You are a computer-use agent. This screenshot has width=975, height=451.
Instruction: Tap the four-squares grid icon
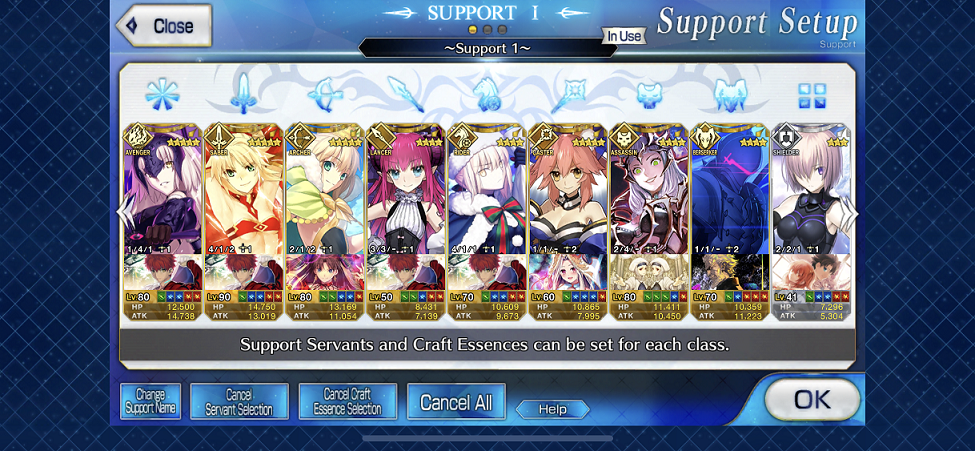(812, 96)
